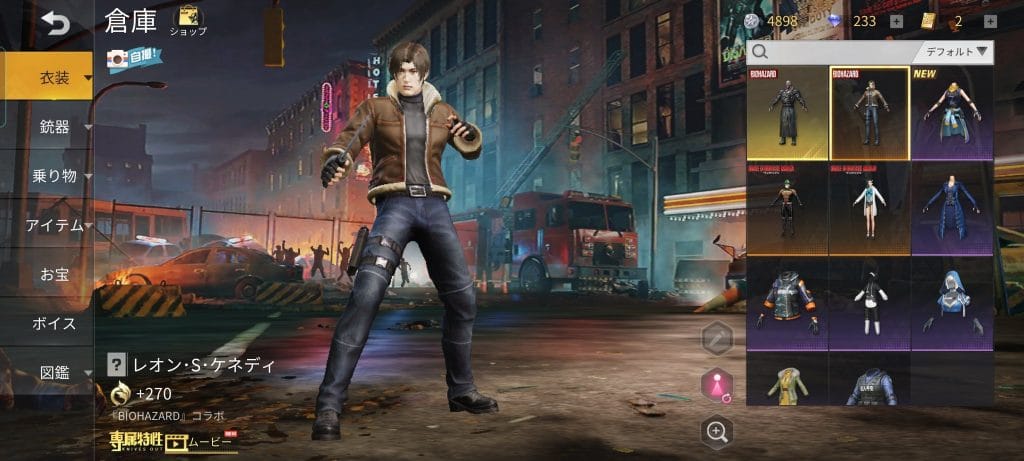Viewport: 1024px width, 461px height.
Task: Go back using the return arrow
Action: (55, 22)
